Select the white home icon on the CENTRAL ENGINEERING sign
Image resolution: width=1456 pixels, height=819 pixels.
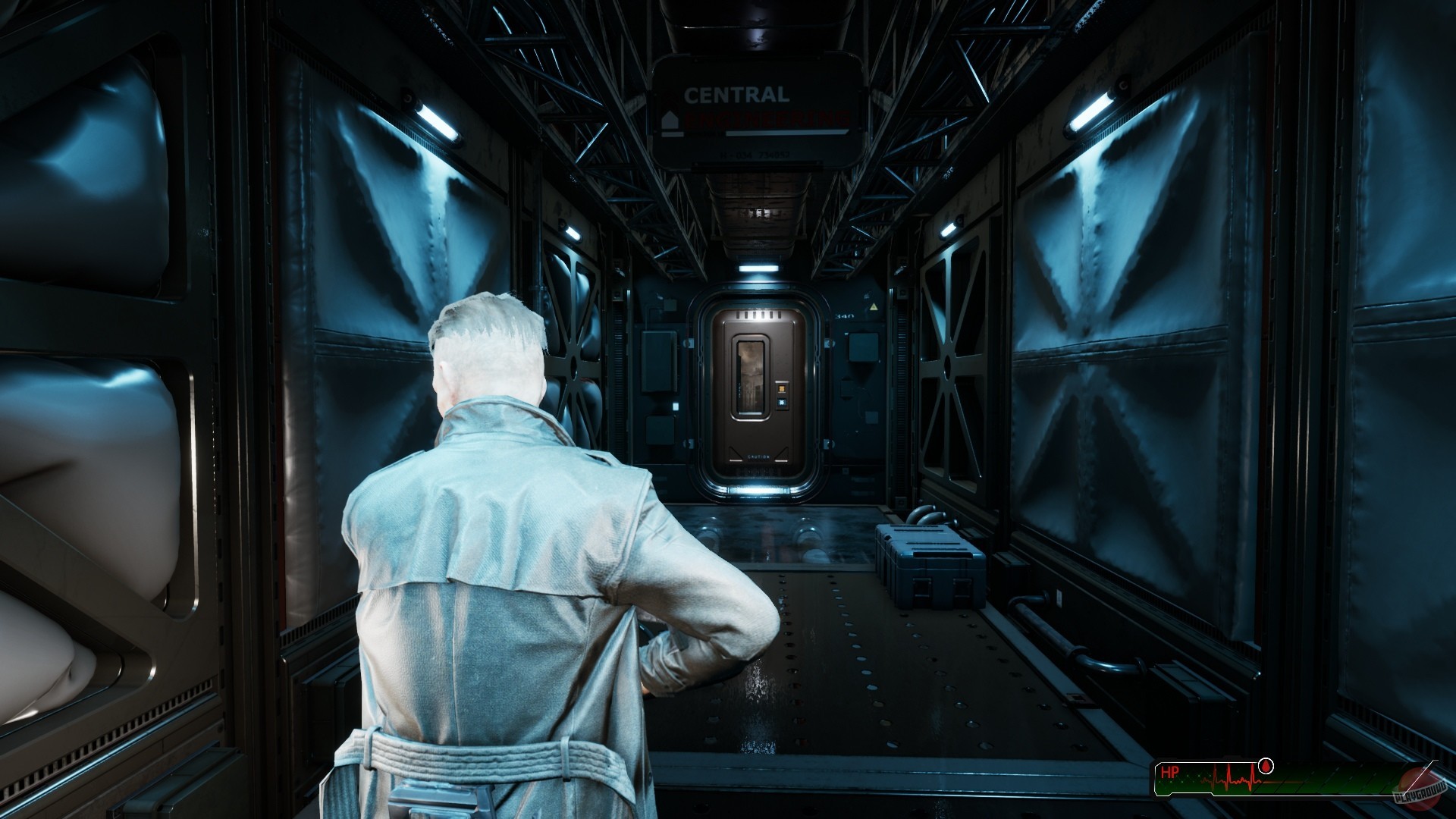670,119
